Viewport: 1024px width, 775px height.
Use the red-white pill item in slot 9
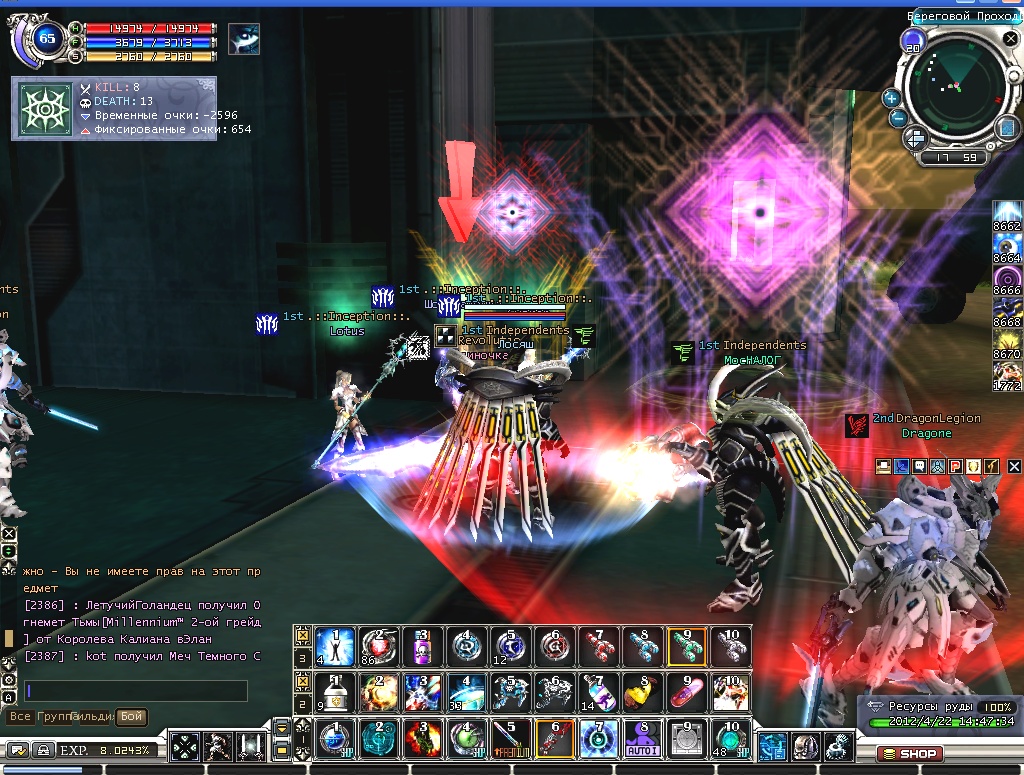686,691
